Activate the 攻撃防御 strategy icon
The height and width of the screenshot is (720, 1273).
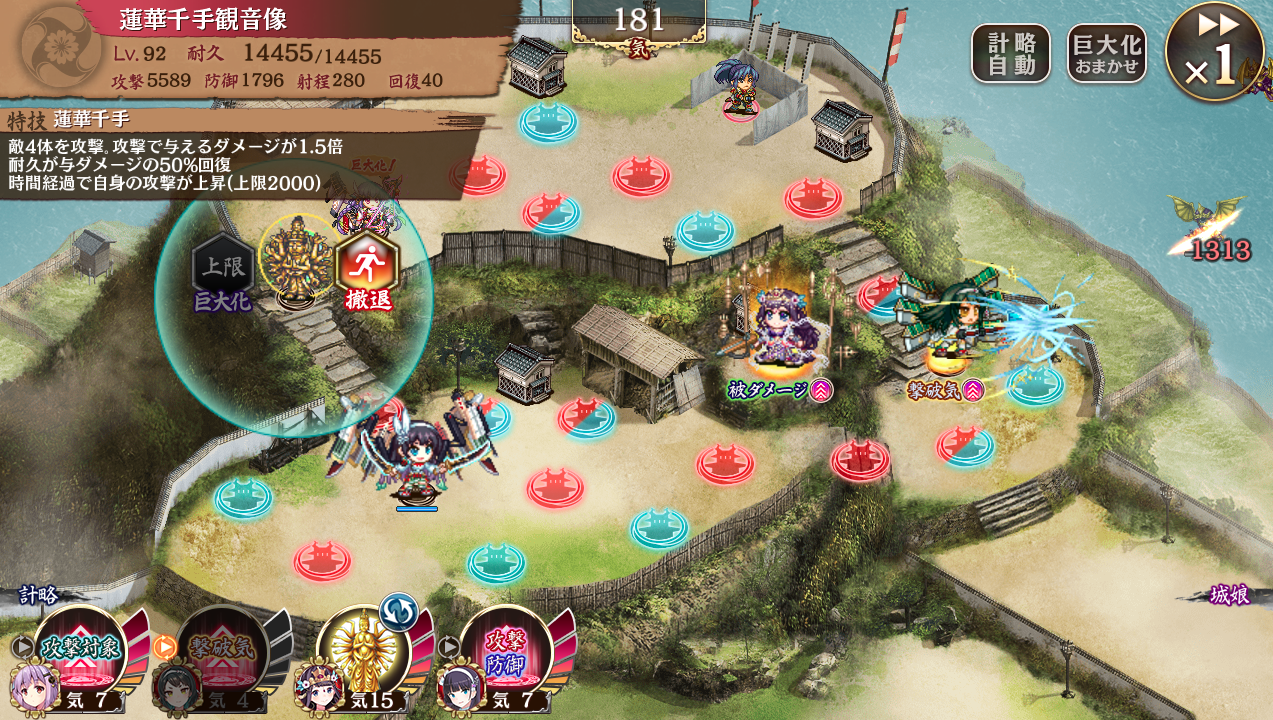pyautogui.click(x=505, y=647)
